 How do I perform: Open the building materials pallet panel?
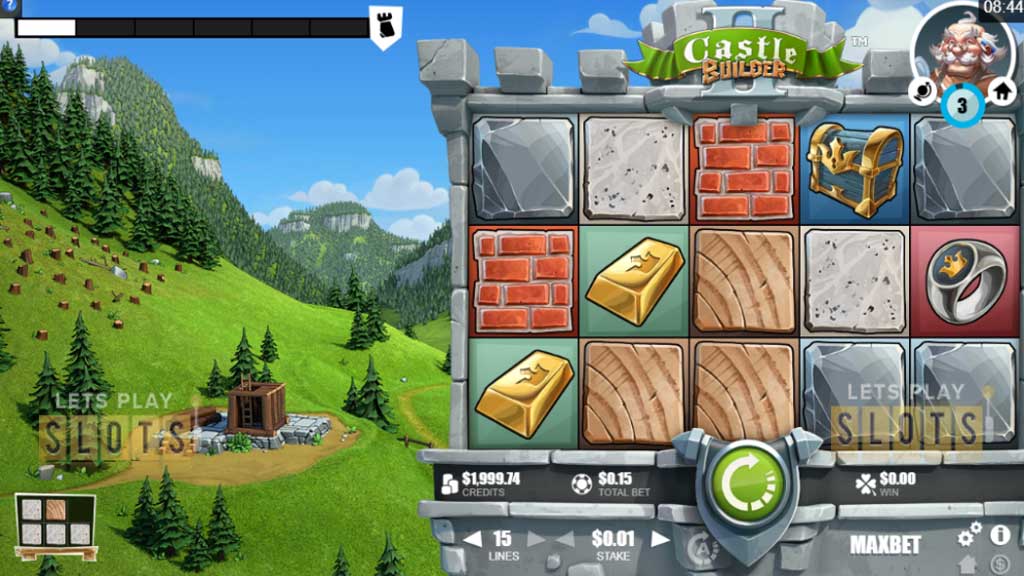[x=56, y=525]
